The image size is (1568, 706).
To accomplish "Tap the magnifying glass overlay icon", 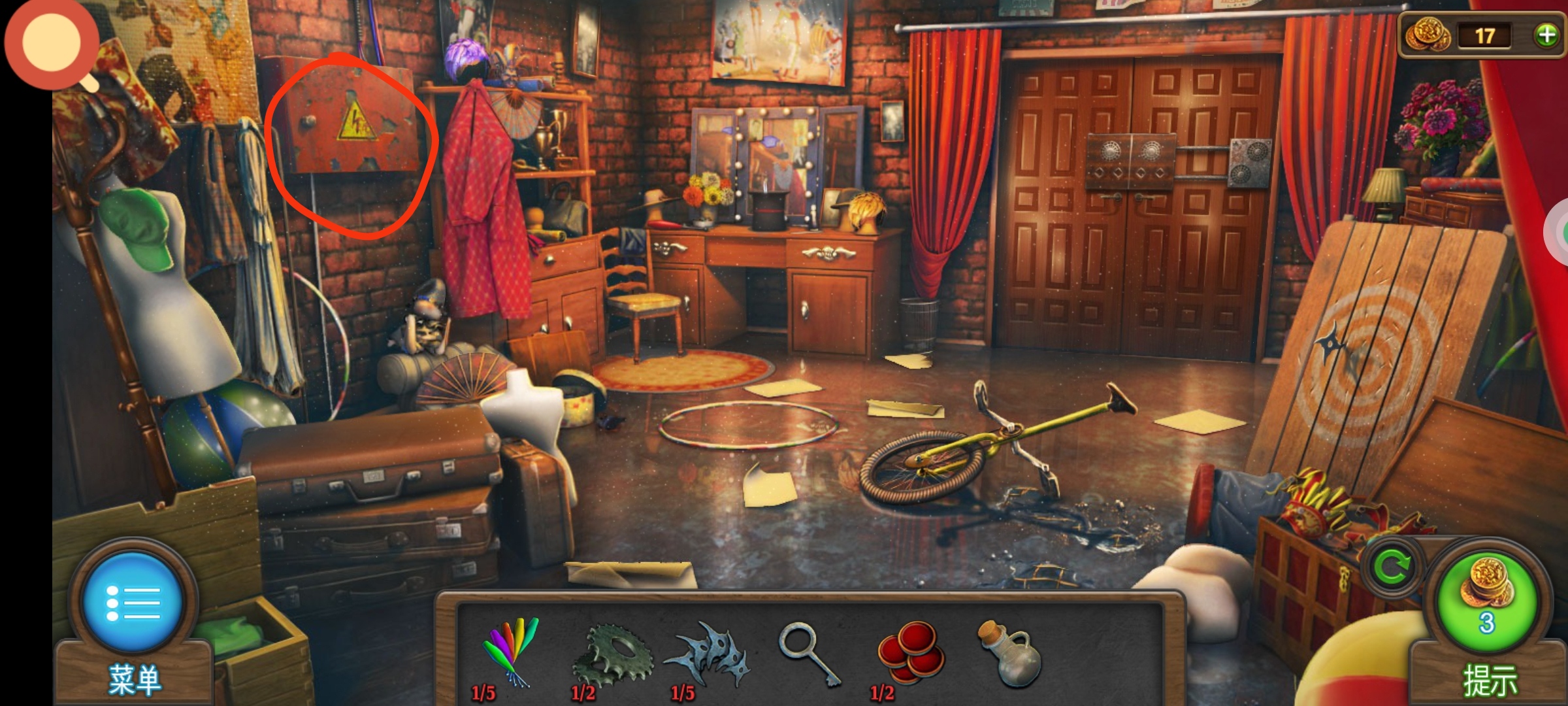I will (x=52, y=43).
